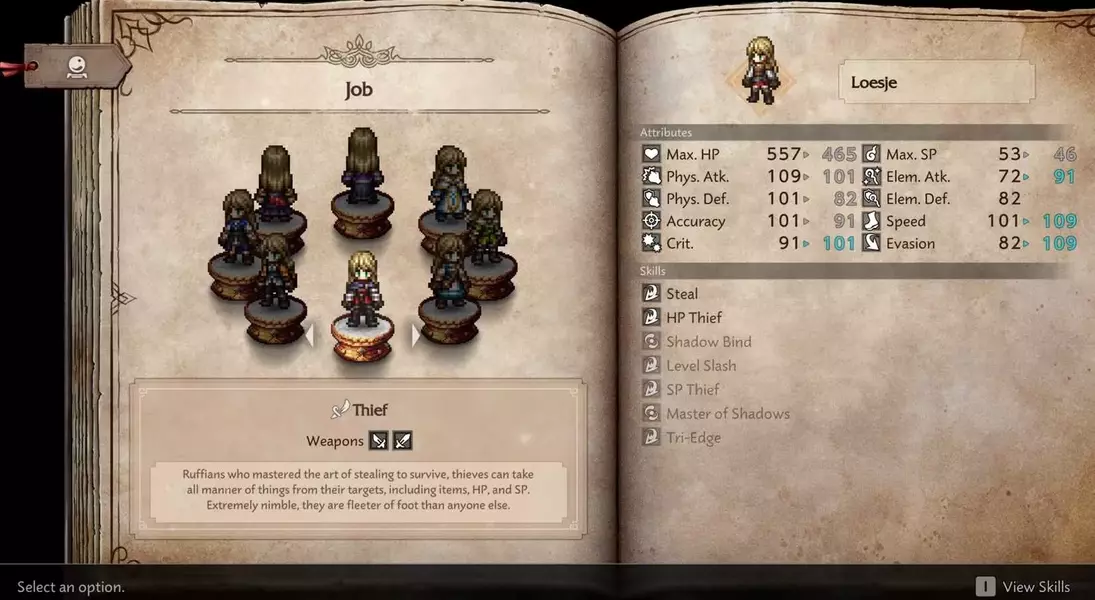This screenshot has height=600, width=1095.
Task: Click the Loesje name plate
Action: tap(936, 82)
